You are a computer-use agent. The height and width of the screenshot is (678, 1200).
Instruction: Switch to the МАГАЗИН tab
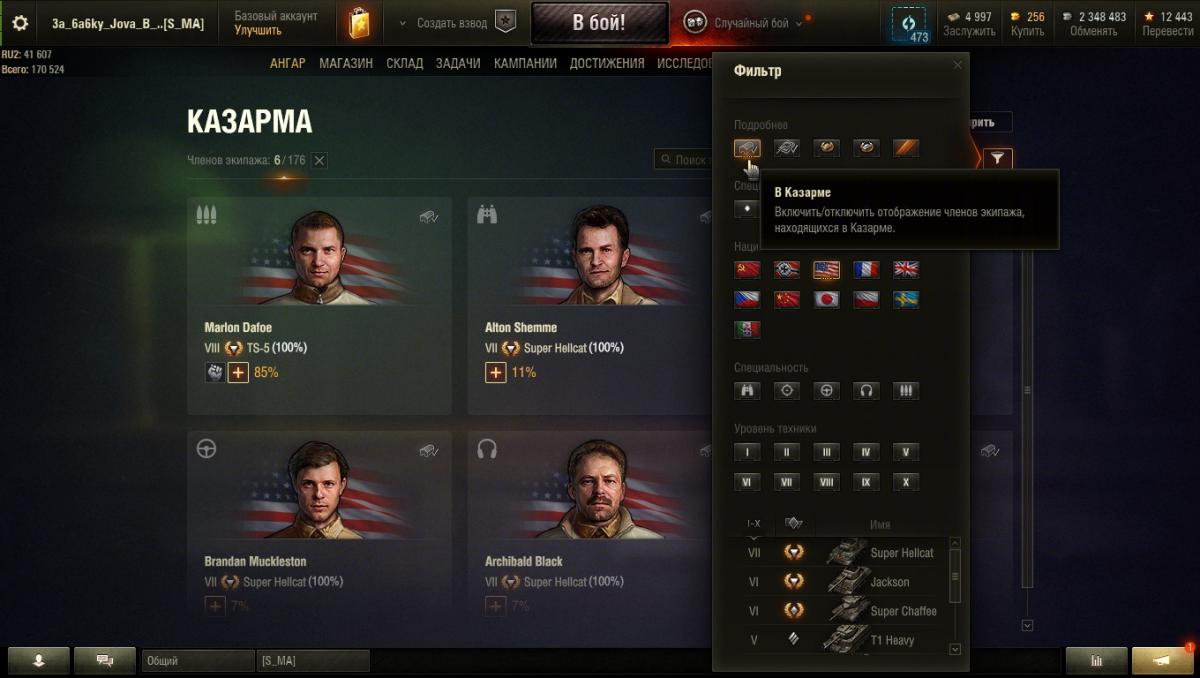tap(346, 63)
